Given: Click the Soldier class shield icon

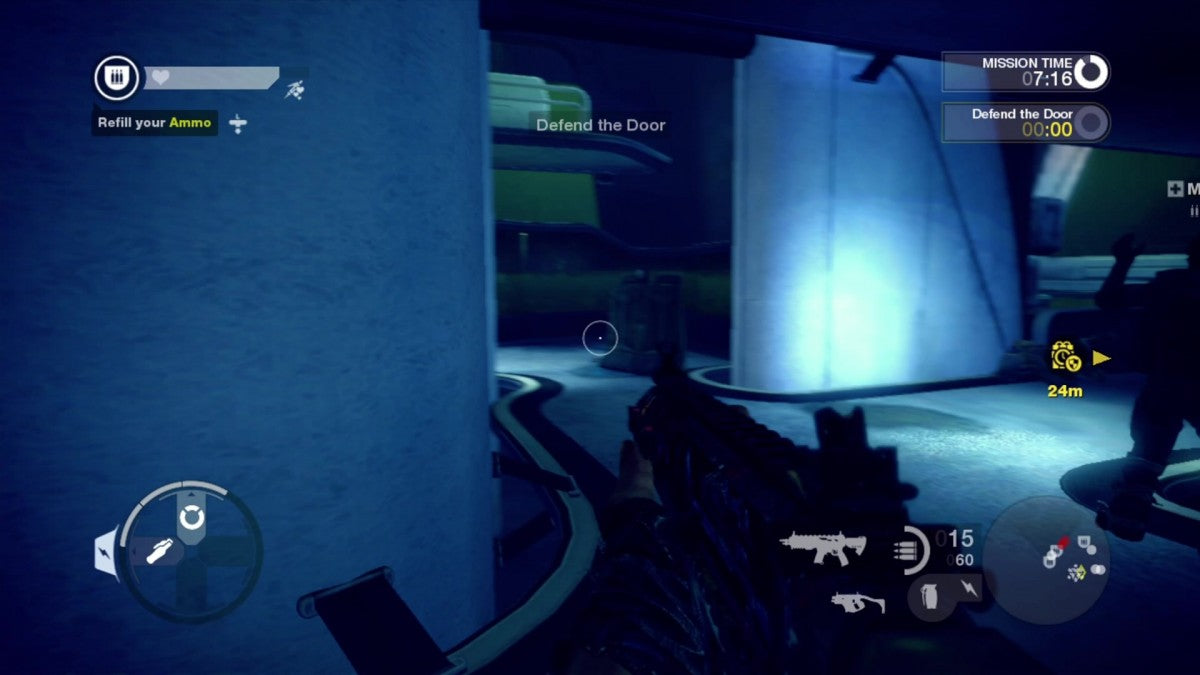Looking at the screenshot, I should point(116,78).
